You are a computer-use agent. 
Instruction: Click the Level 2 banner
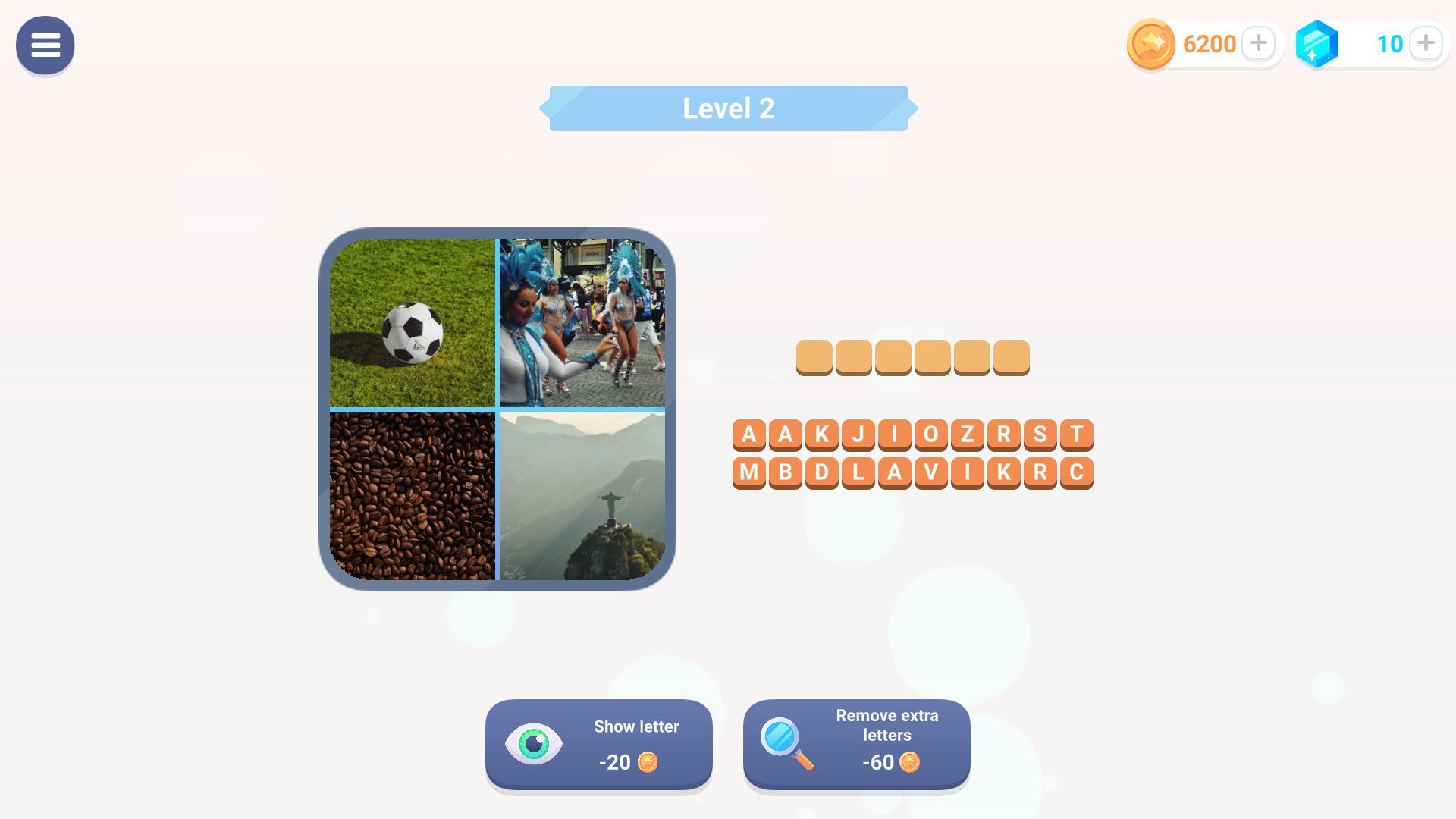click(728, 108)
